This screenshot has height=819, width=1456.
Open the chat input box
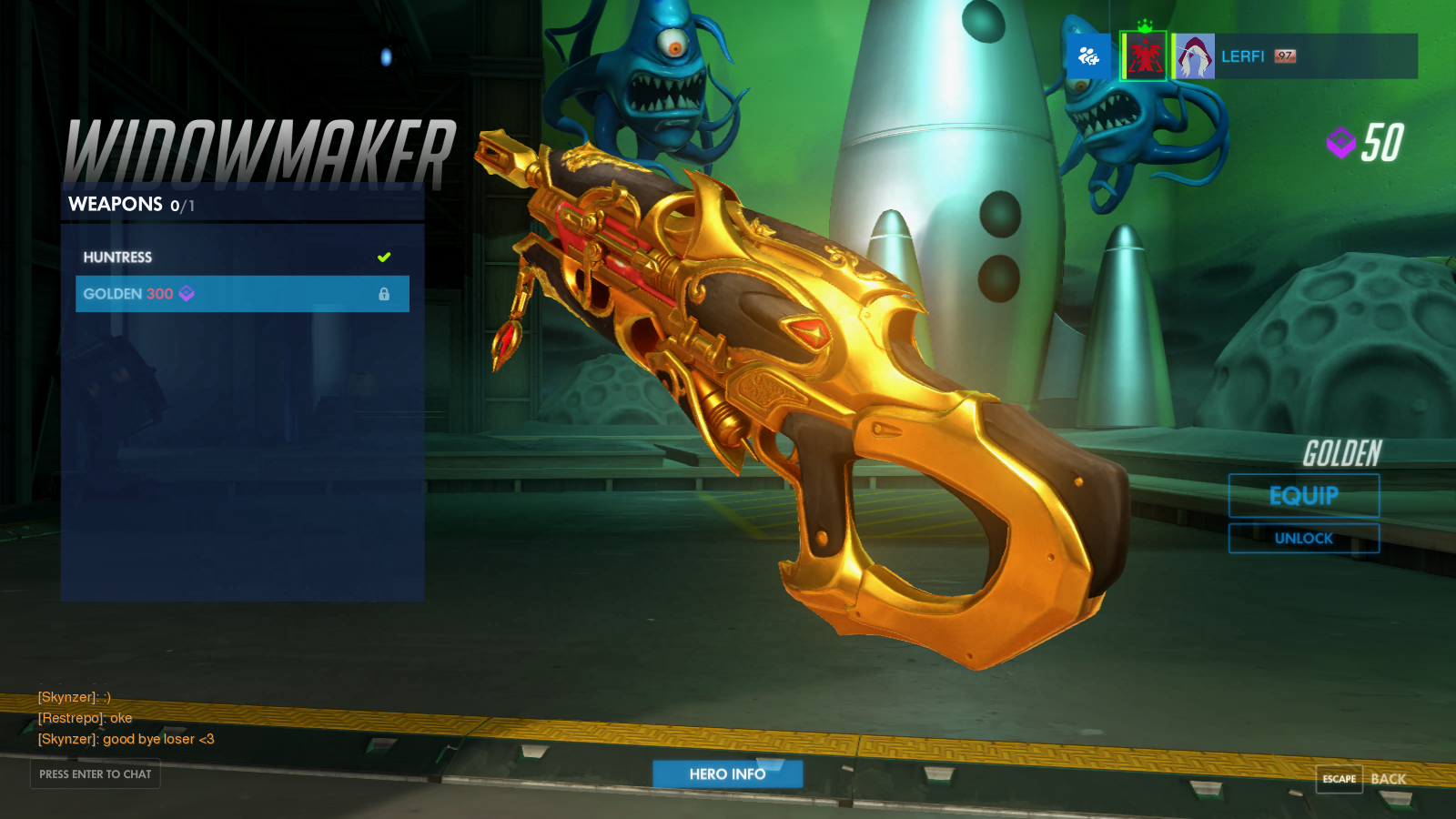pos(96,774)
